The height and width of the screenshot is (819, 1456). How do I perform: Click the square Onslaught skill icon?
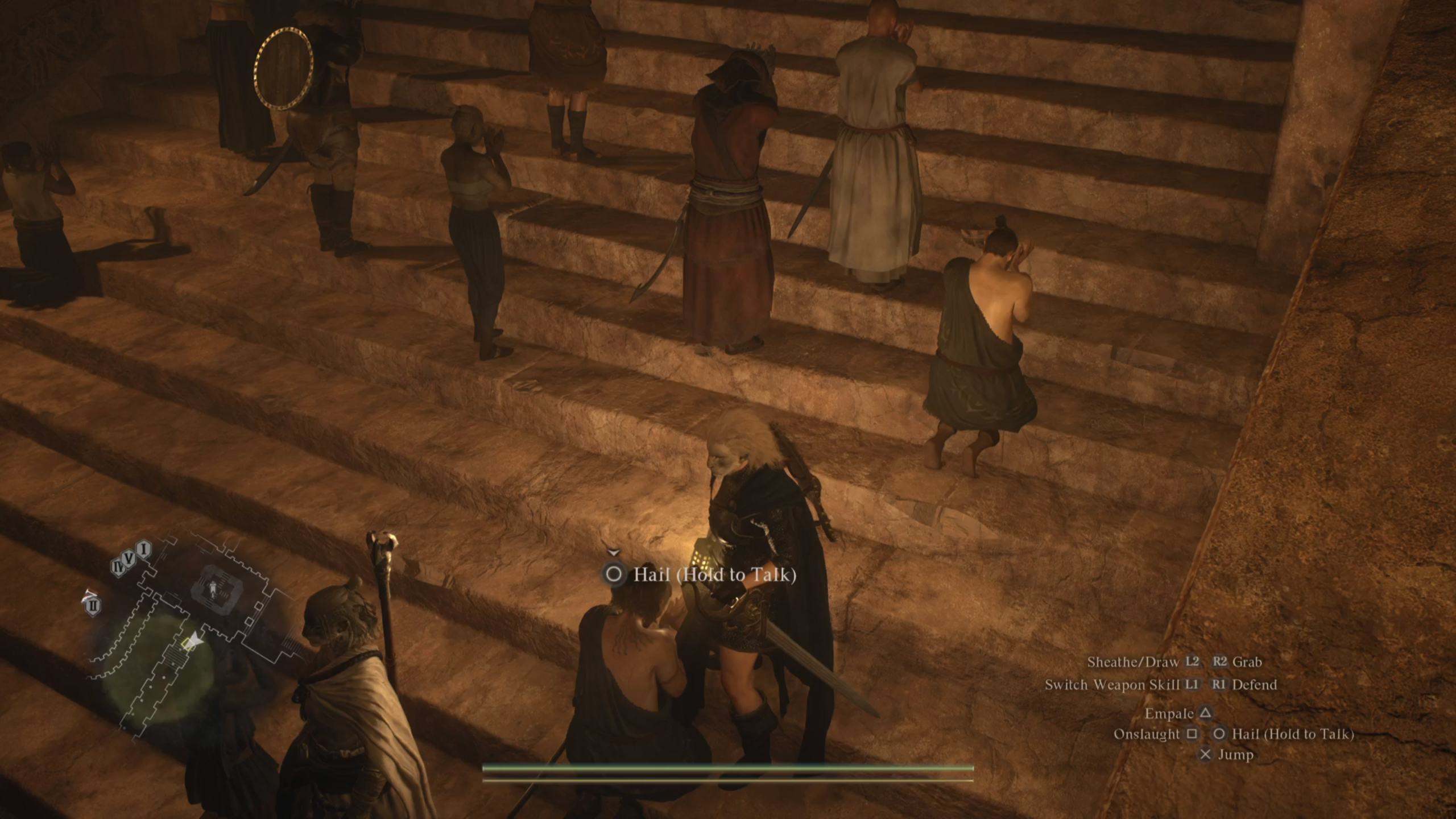[1192, 734]
